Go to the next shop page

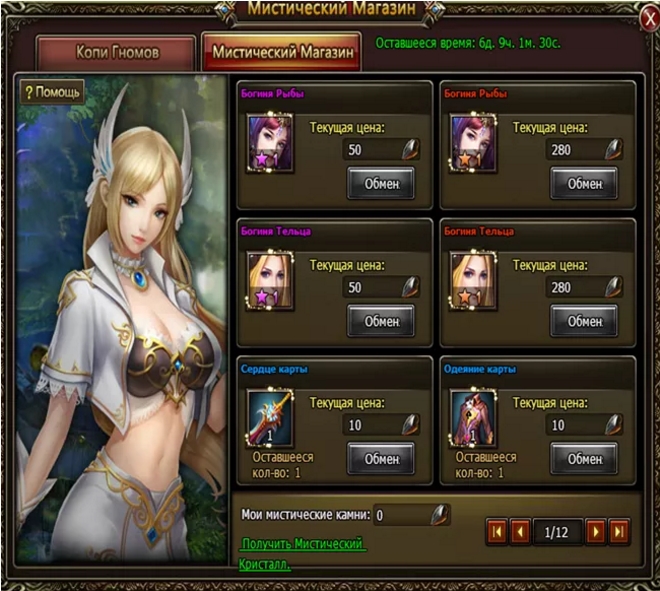[595, 530]
